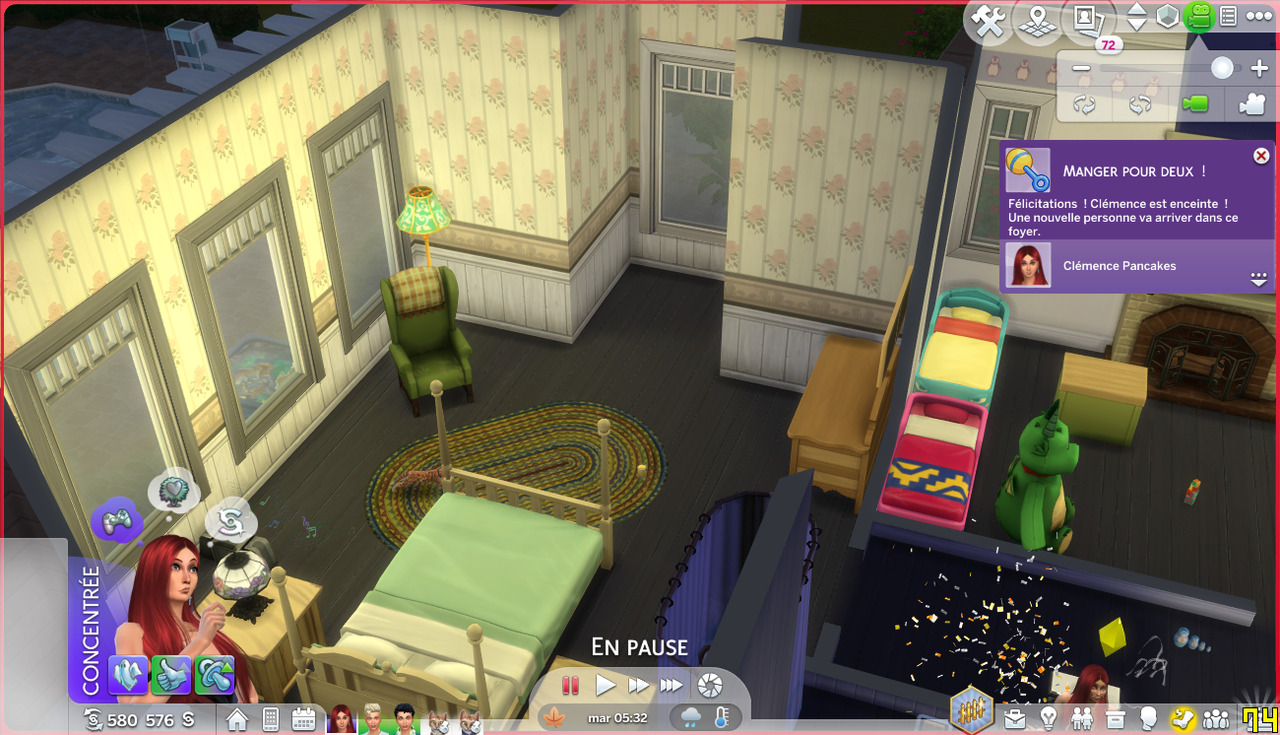The height and width of the screenshot is (735, 1280).
Task: Open the Inventory box panel
Action: (1116, 718)
